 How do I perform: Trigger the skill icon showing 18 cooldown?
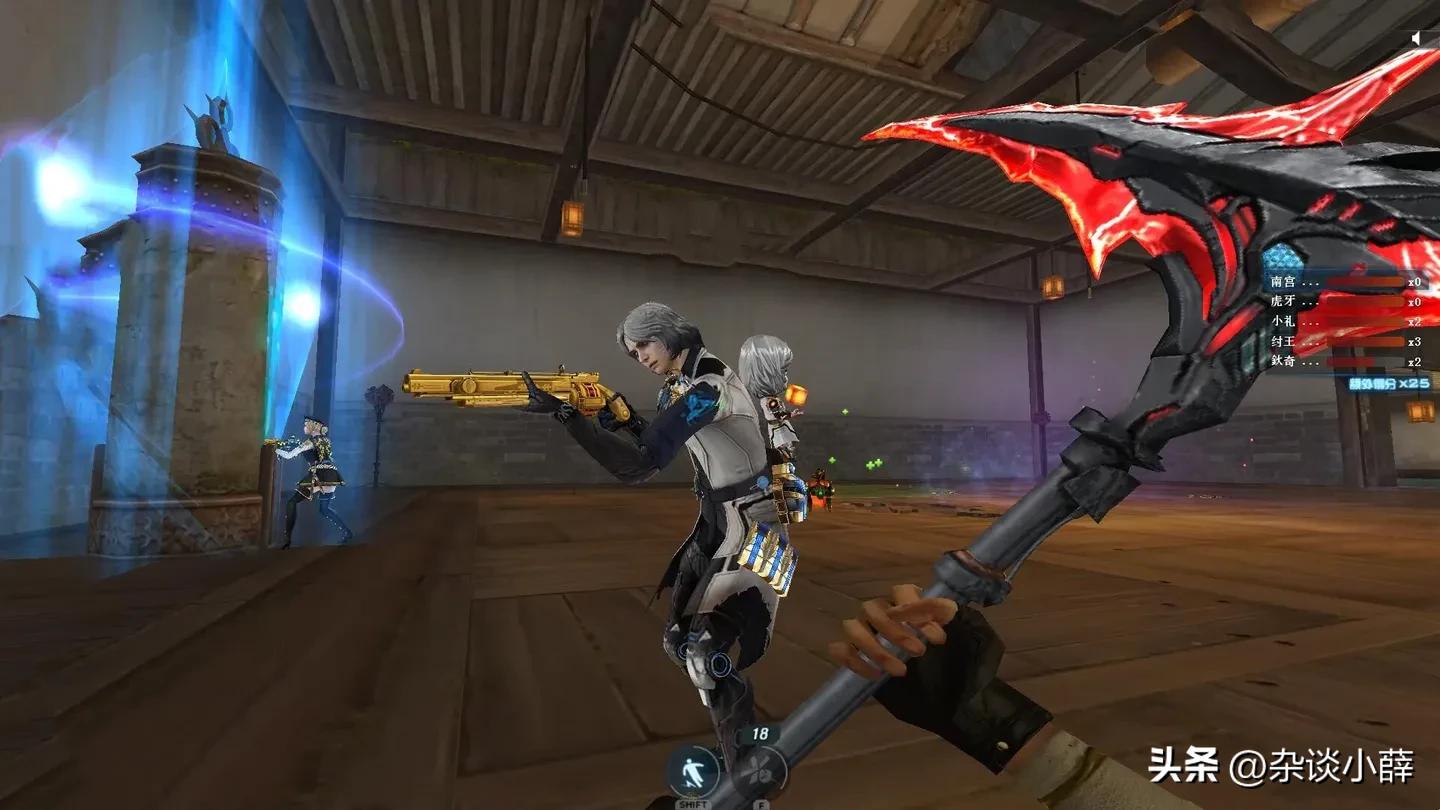click(760, 770)
